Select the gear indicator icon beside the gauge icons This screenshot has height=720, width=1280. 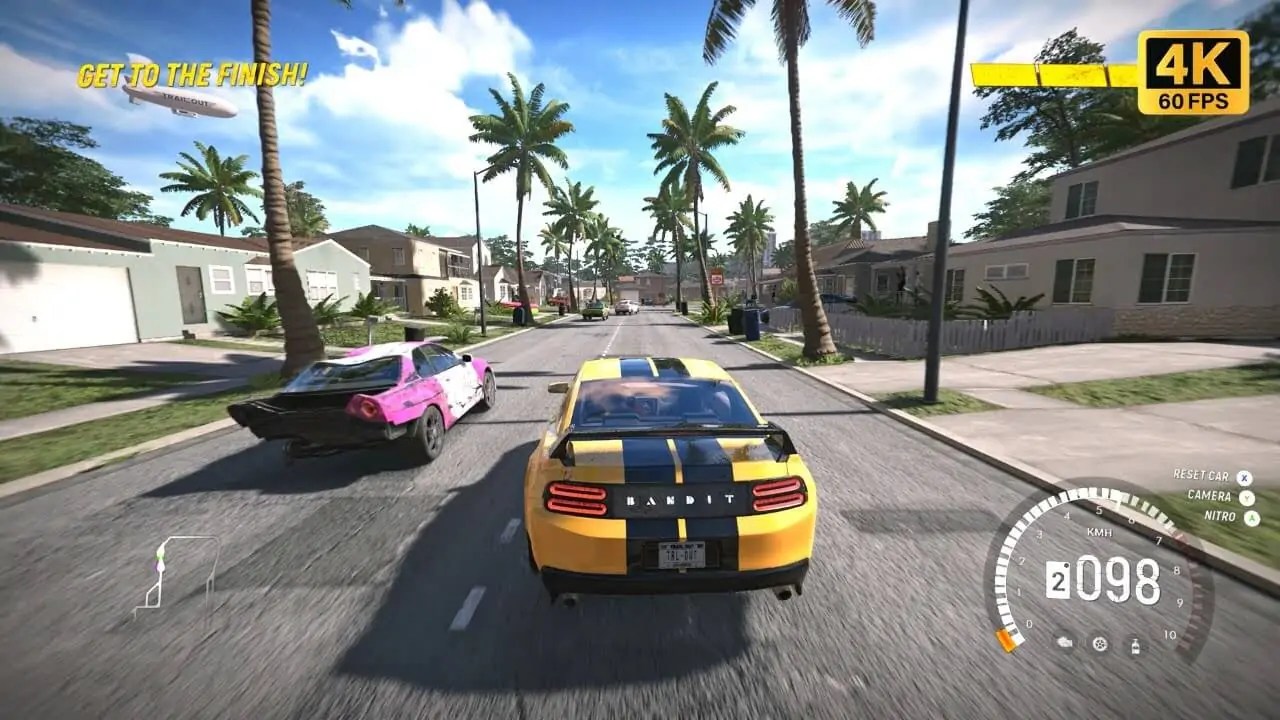click(1100, 645)
